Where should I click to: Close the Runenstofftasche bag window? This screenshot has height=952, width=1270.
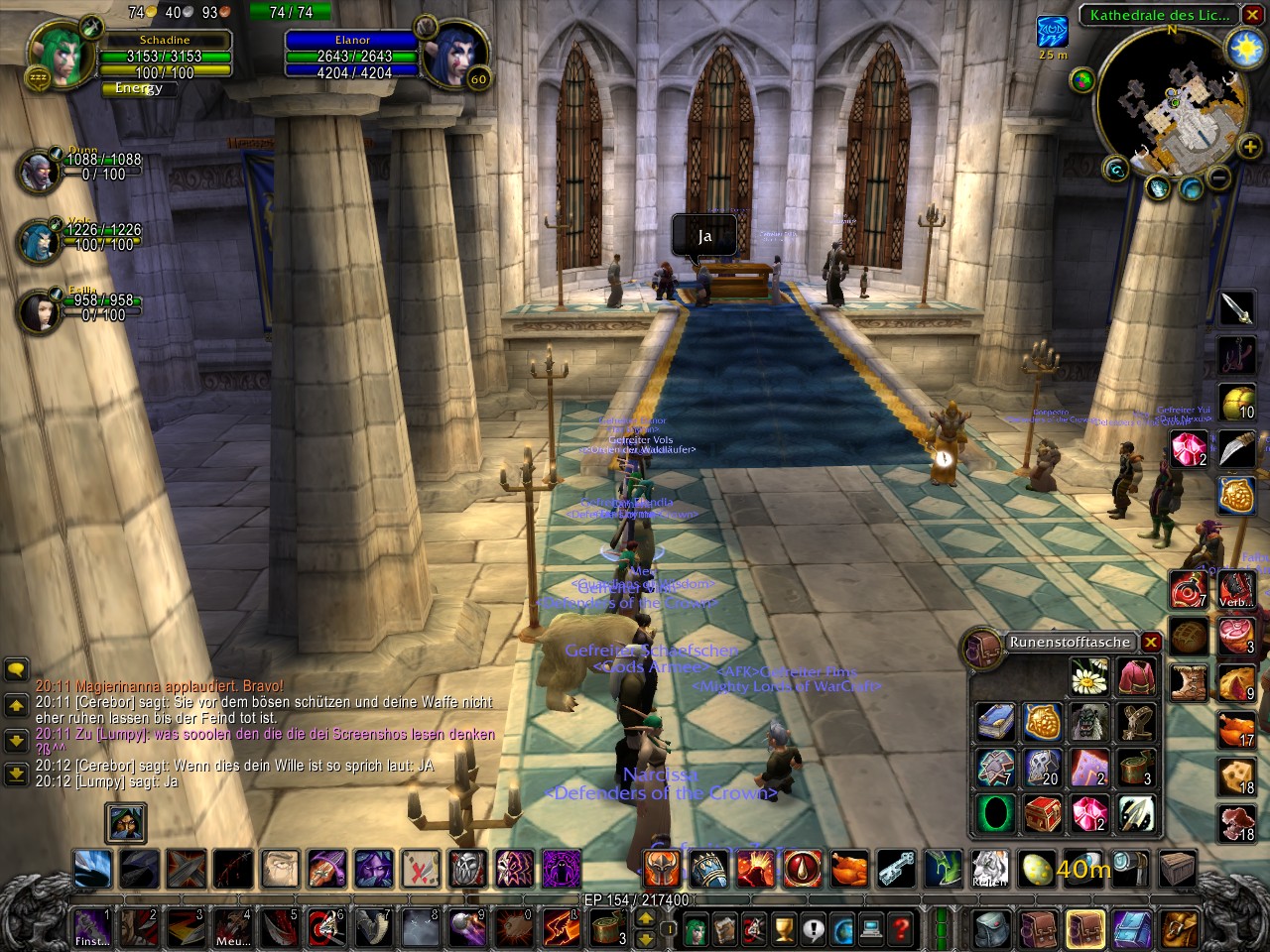(1150, 643)
